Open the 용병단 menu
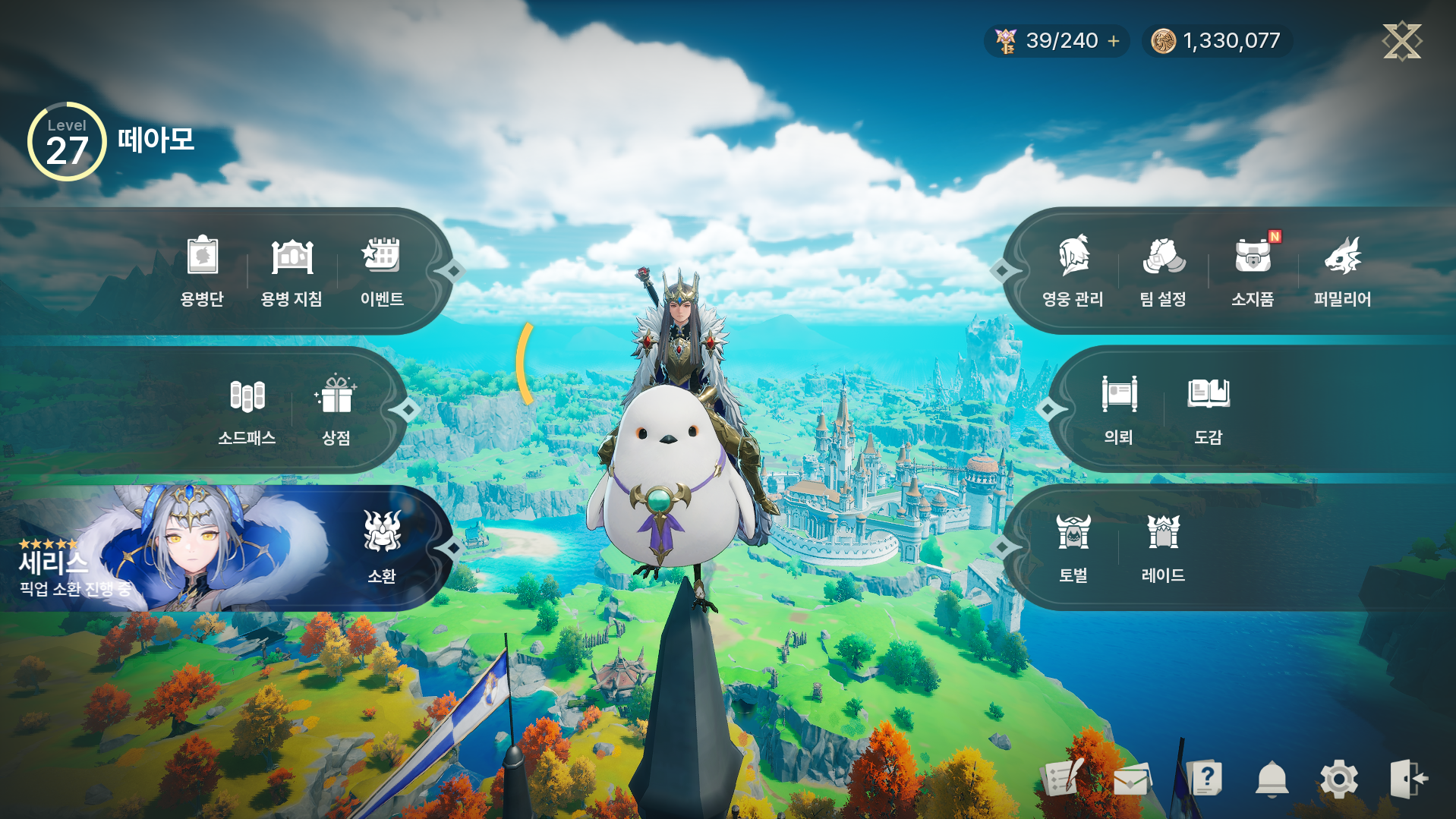1456x819 pixels. coord(202,270)
